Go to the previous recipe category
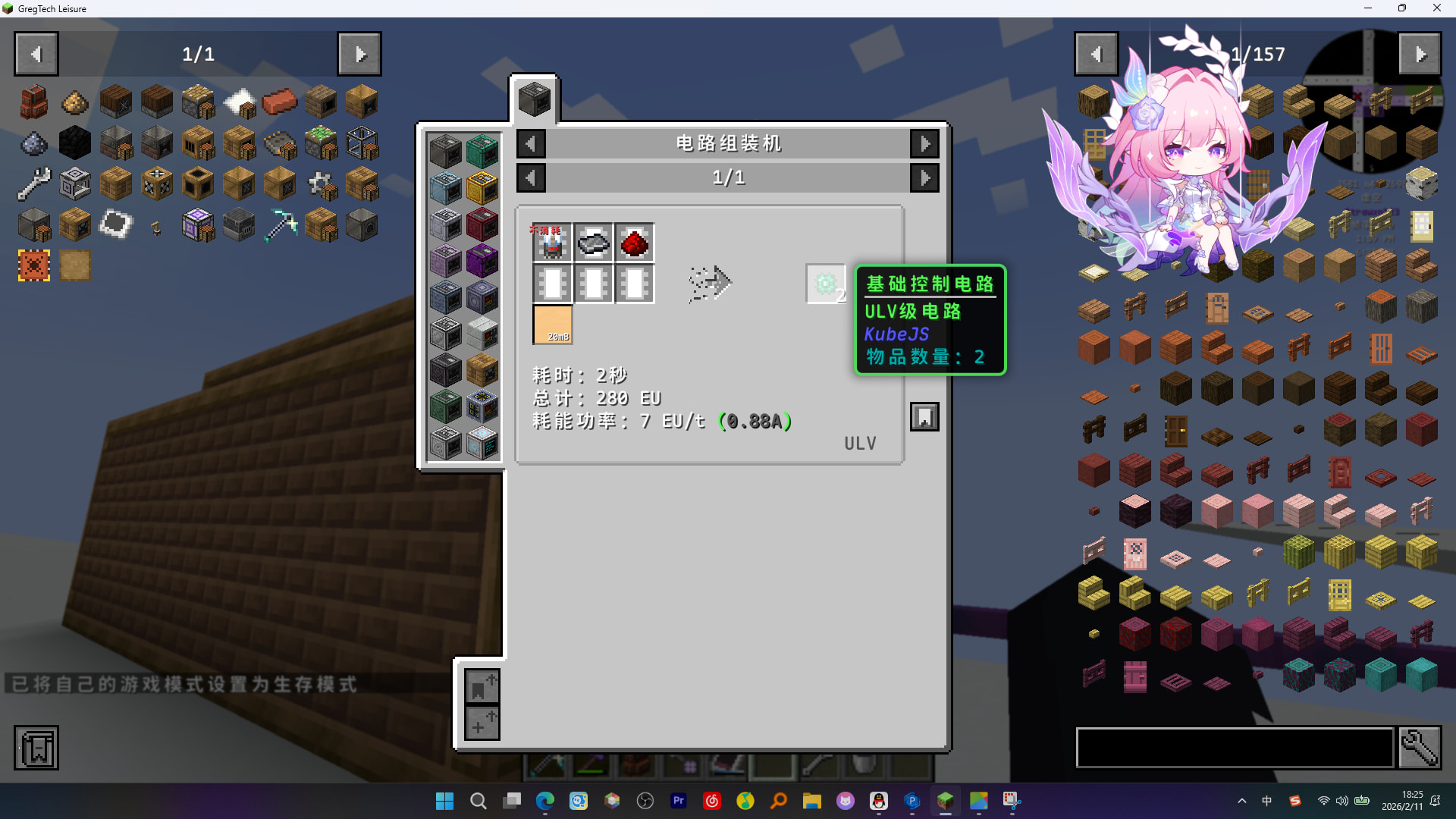 click(x=531, y=143)
